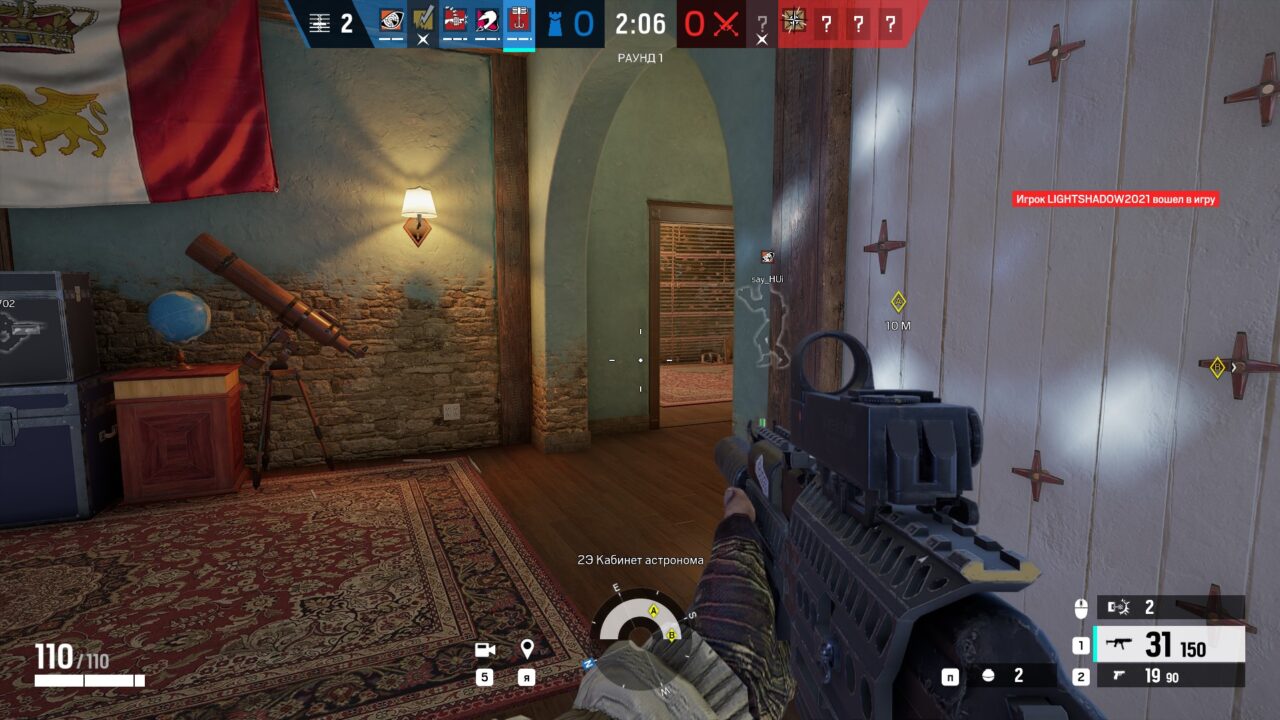Click the impact grenade gadget icon

tap(990, 677)
